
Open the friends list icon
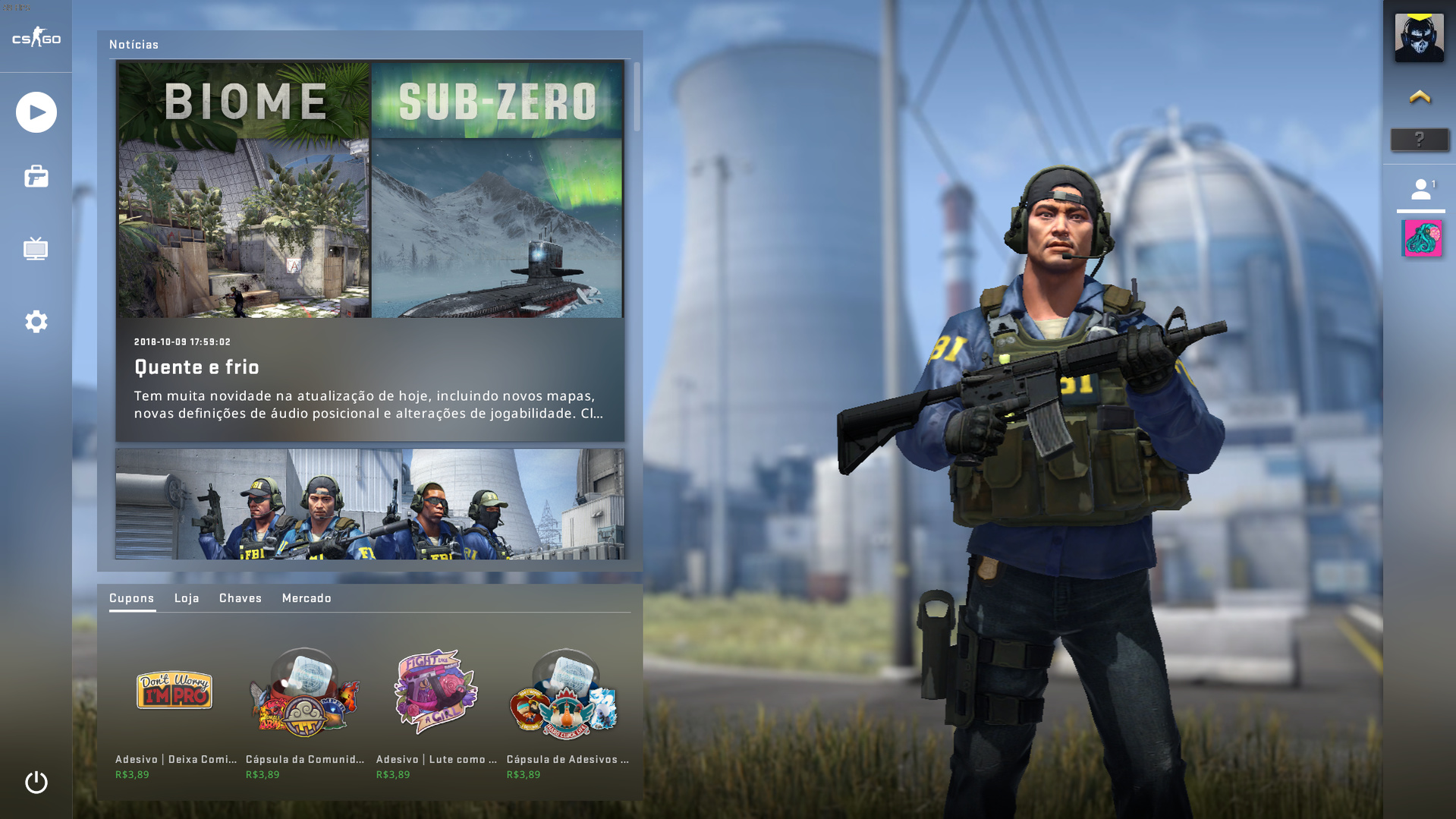pyautogui.click(x=1420, y=190)
